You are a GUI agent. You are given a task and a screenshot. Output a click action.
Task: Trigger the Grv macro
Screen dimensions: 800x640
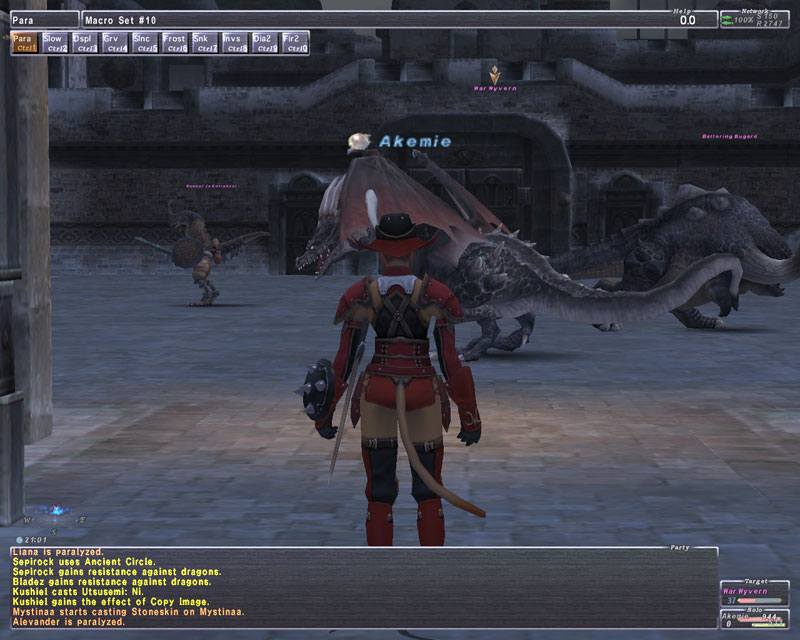(x=115, y=42)
